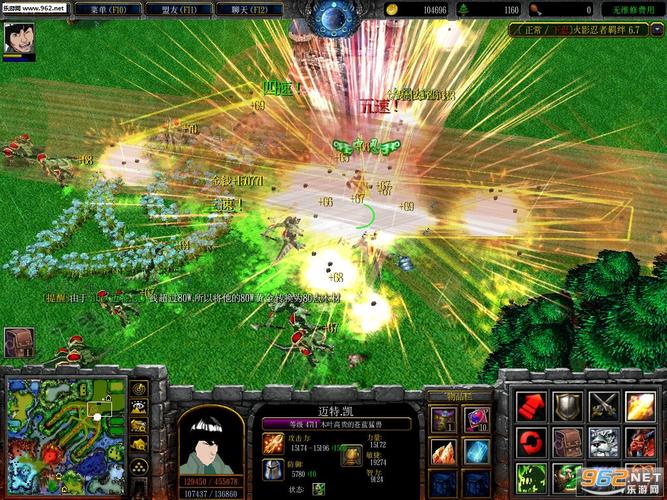Image resolution: width=667 pixels, height=500 pixels.
Task: Activate the red demon ability icon
Action: pyautogui.click(x=639, y=440)
